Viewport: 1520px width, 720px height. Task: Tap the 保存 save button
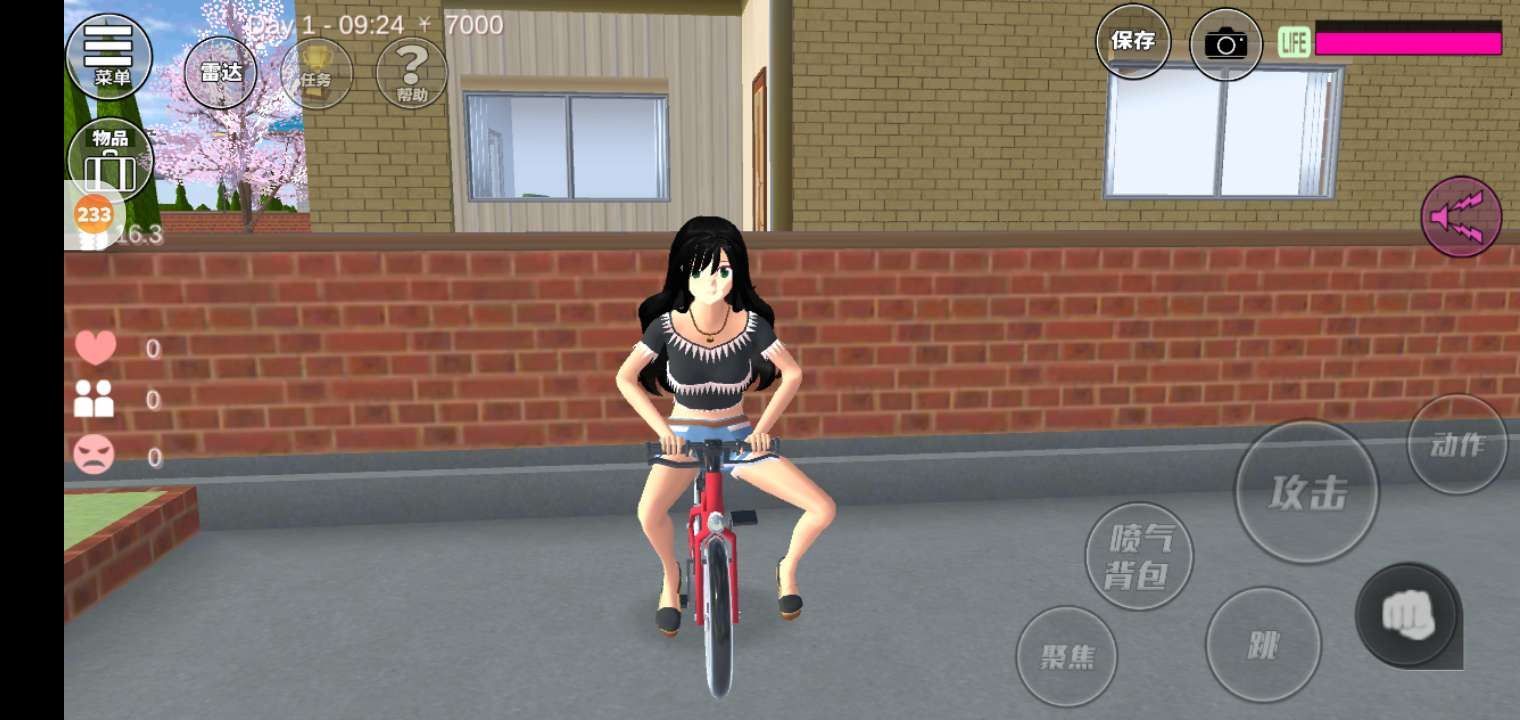point(1132,41)
